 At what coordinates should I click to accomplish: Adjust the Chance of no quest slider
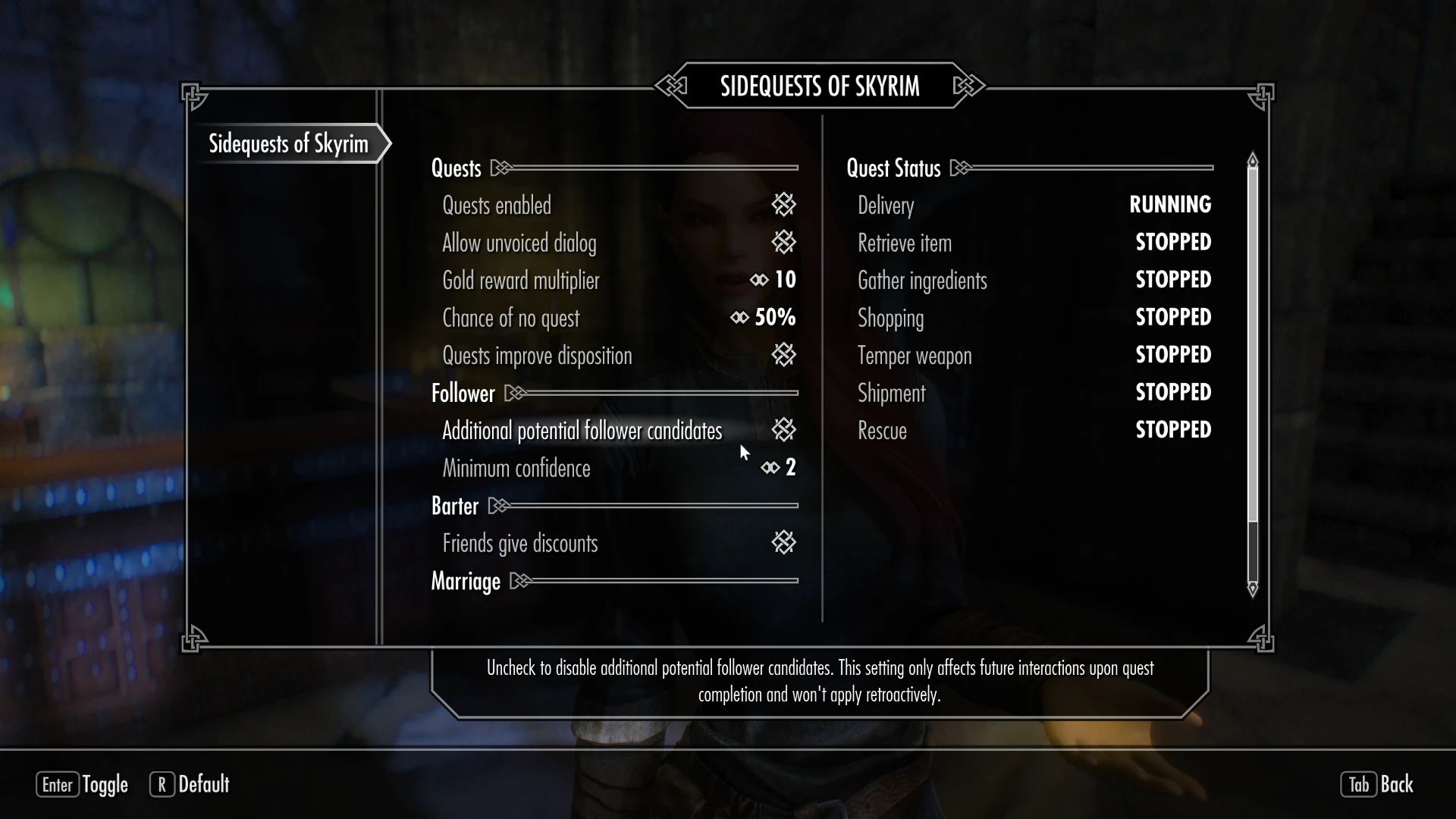point(740,317)
